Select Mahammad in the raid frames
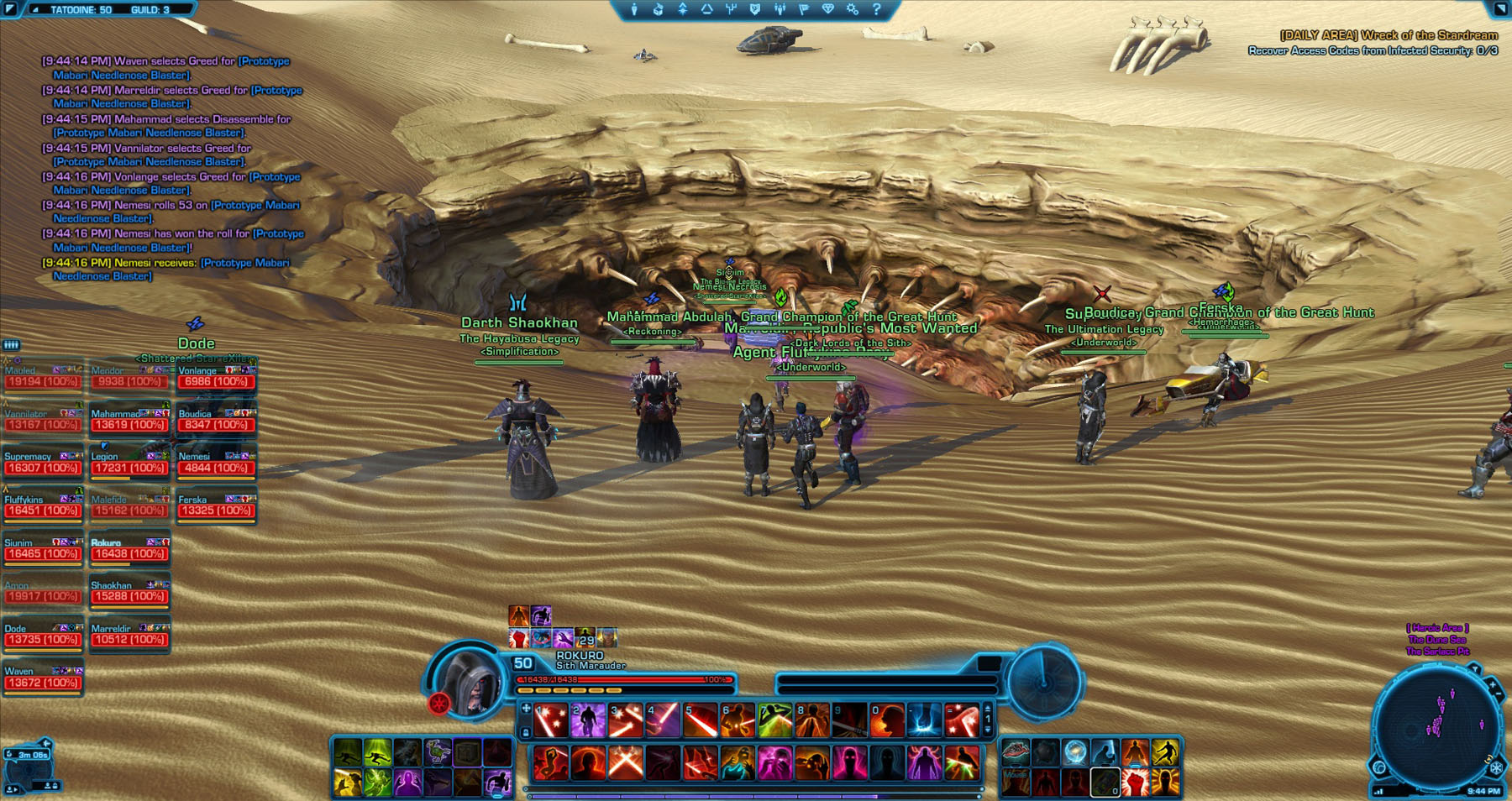 pos(129,420)
